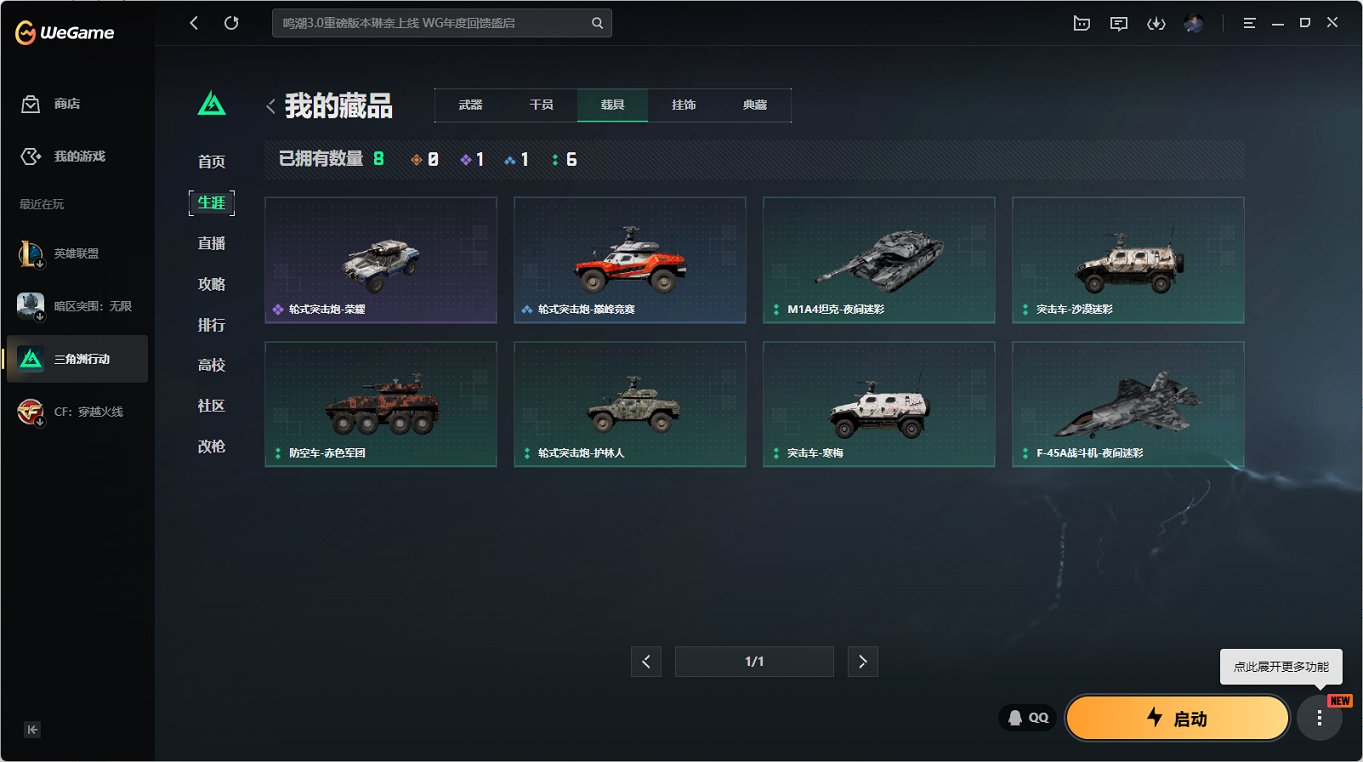Go to next page with the right arrow

(x=862, y=661)
